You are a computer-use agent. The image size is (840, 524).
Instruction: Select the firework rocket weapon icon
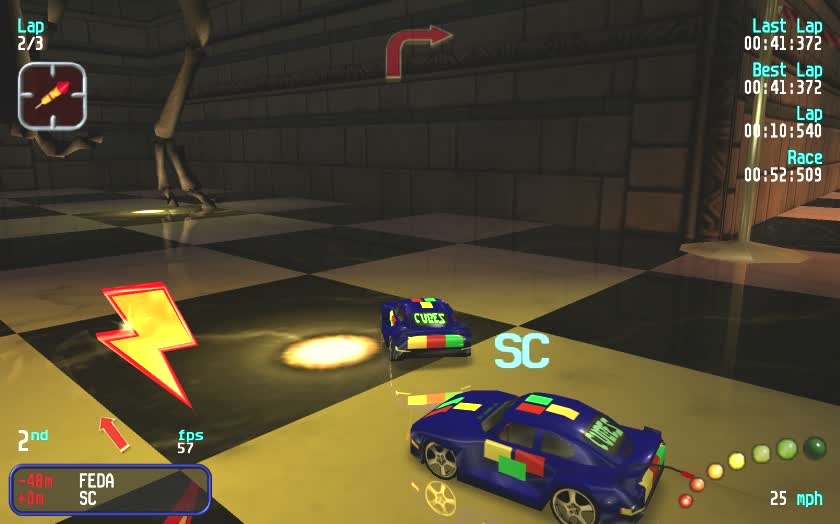52,95
